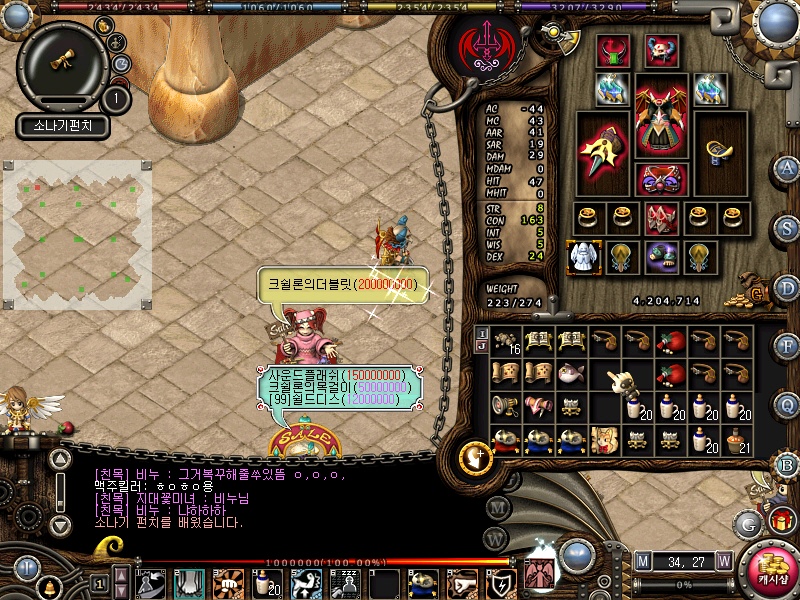Click the megaphone item in the bag
The image size is (800, 600).
tap(505, 407)
